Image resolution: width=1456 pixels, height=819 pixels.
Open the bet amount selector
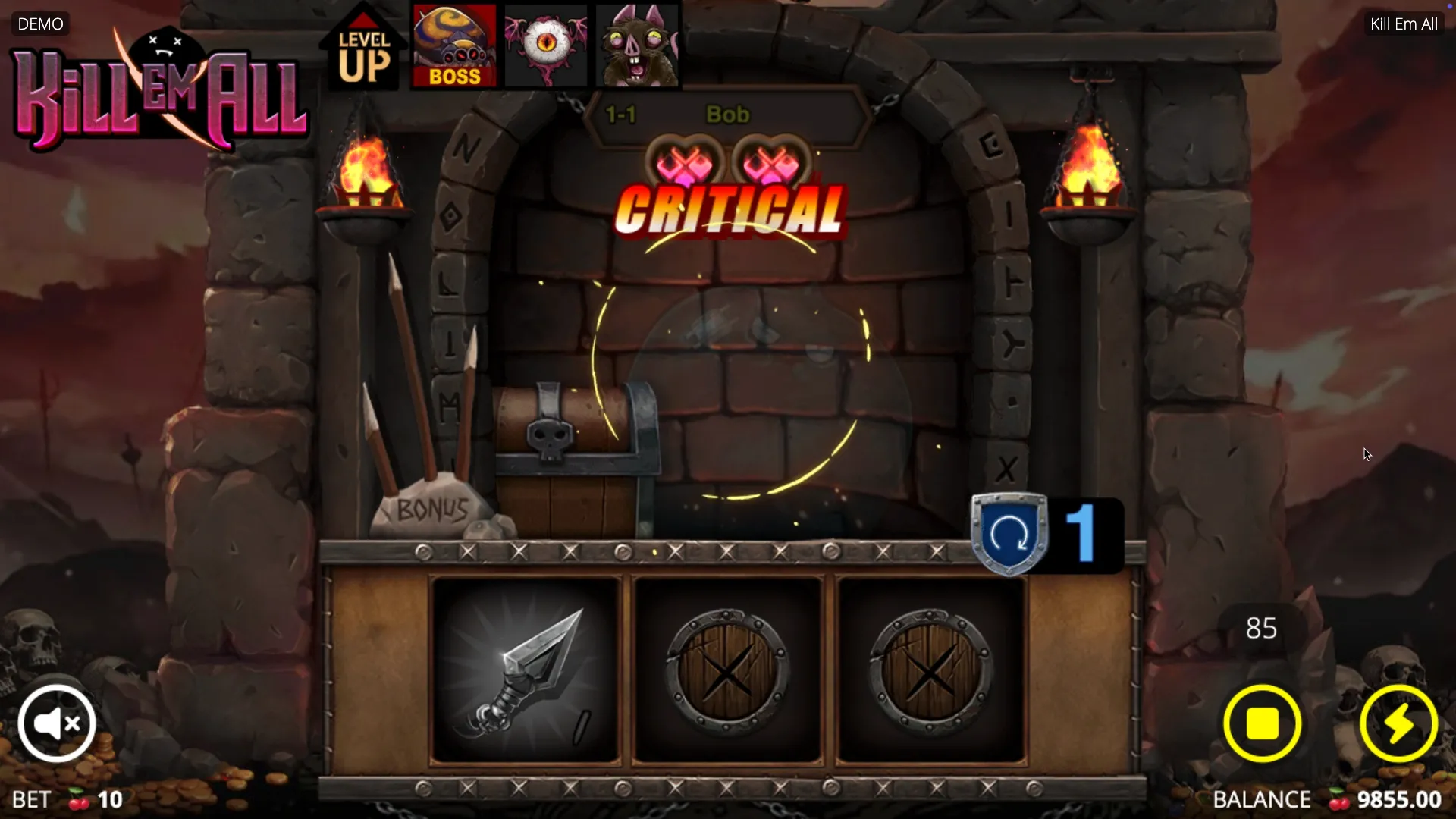(x=68, y=799)
